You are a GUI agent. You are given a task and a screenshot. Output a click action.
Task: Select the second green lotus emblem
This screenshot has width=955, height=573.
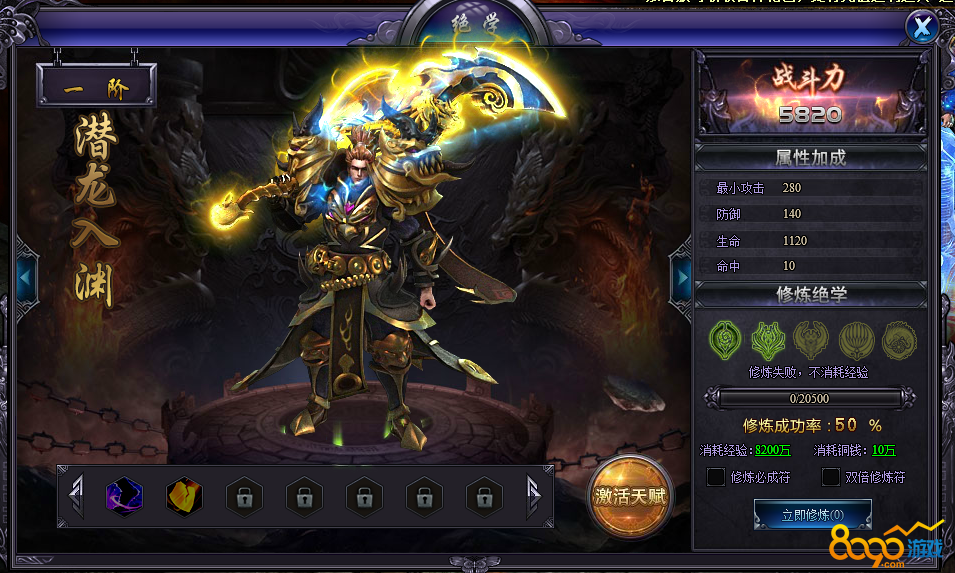tap(767, 340)
